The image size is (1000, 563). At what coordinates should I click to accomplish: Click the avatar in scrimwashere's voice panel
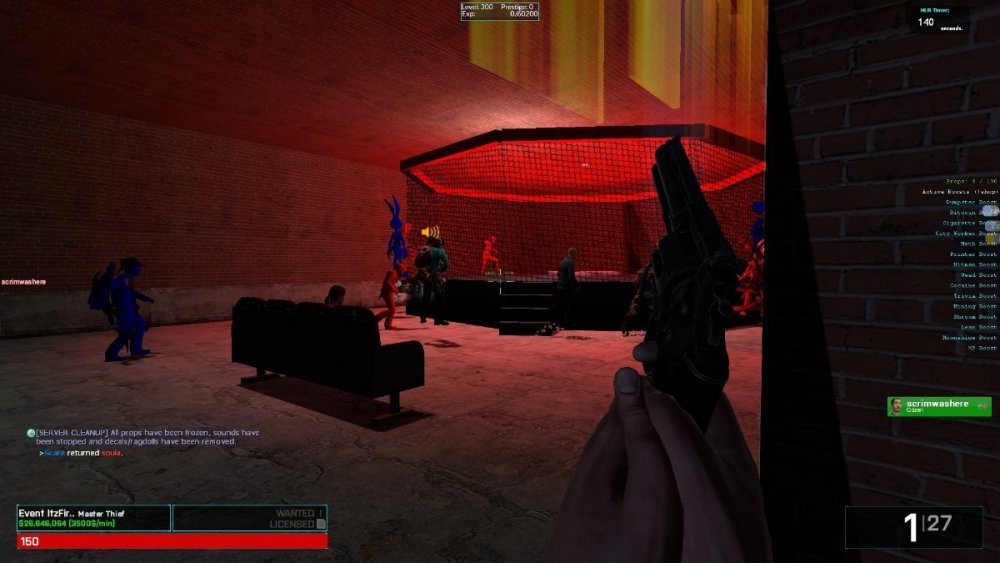click(897, 406)
